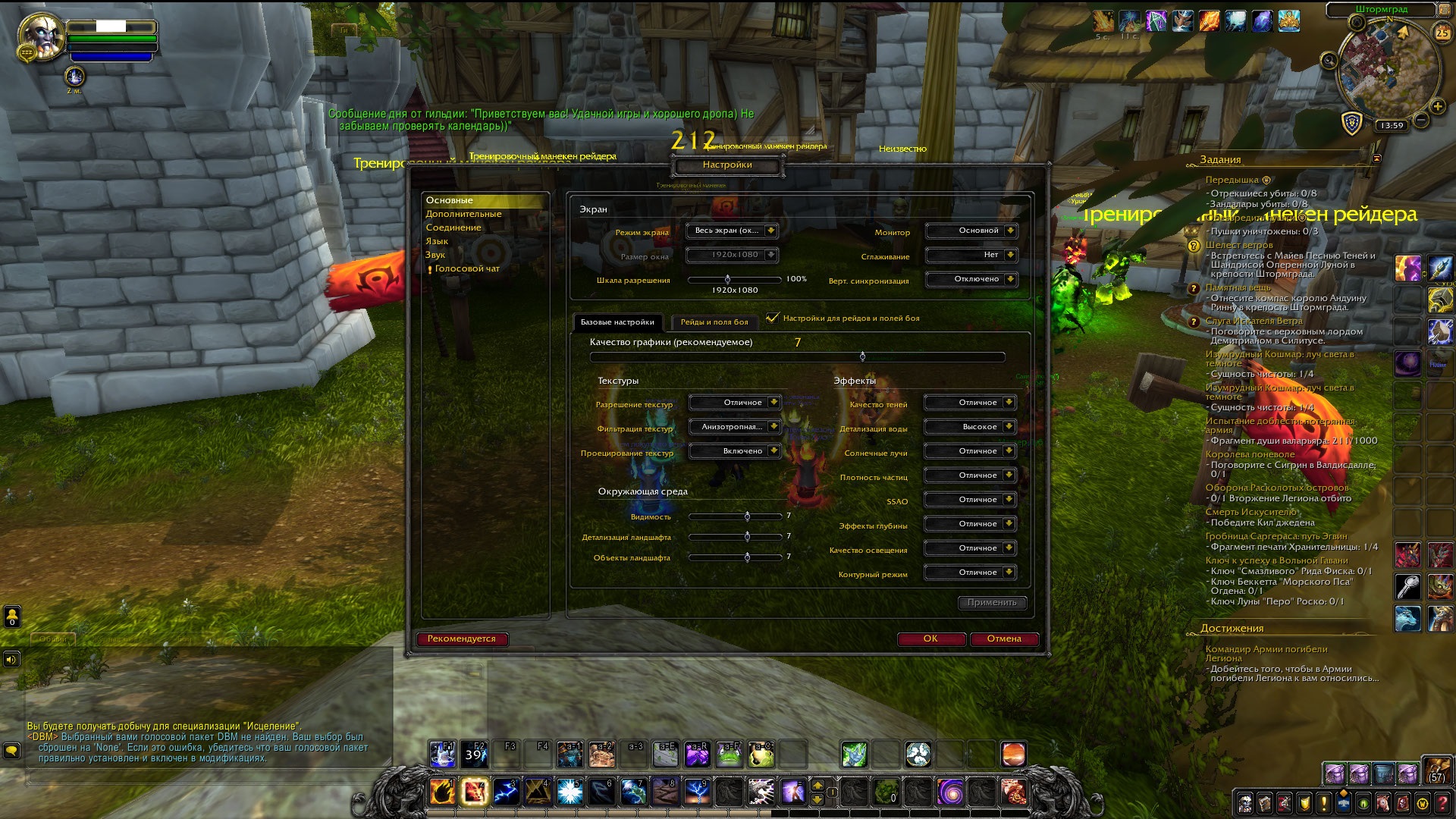Viewport: 1456px width, 819px height.
Task: Open the Язык settings section
Action: pyautogui.click(x=437, y=241)
